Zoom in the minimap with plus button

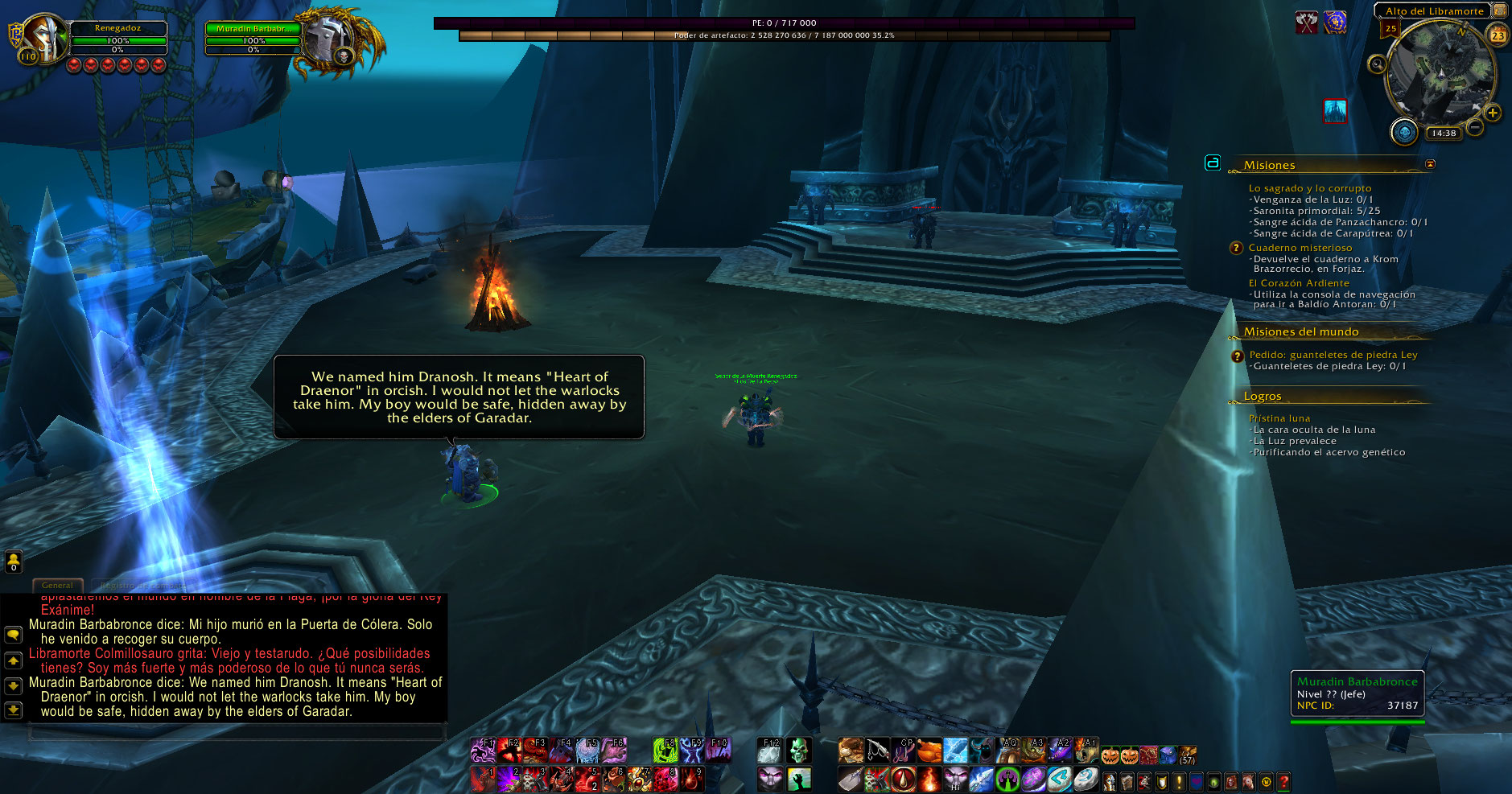tap(1493, 113)
